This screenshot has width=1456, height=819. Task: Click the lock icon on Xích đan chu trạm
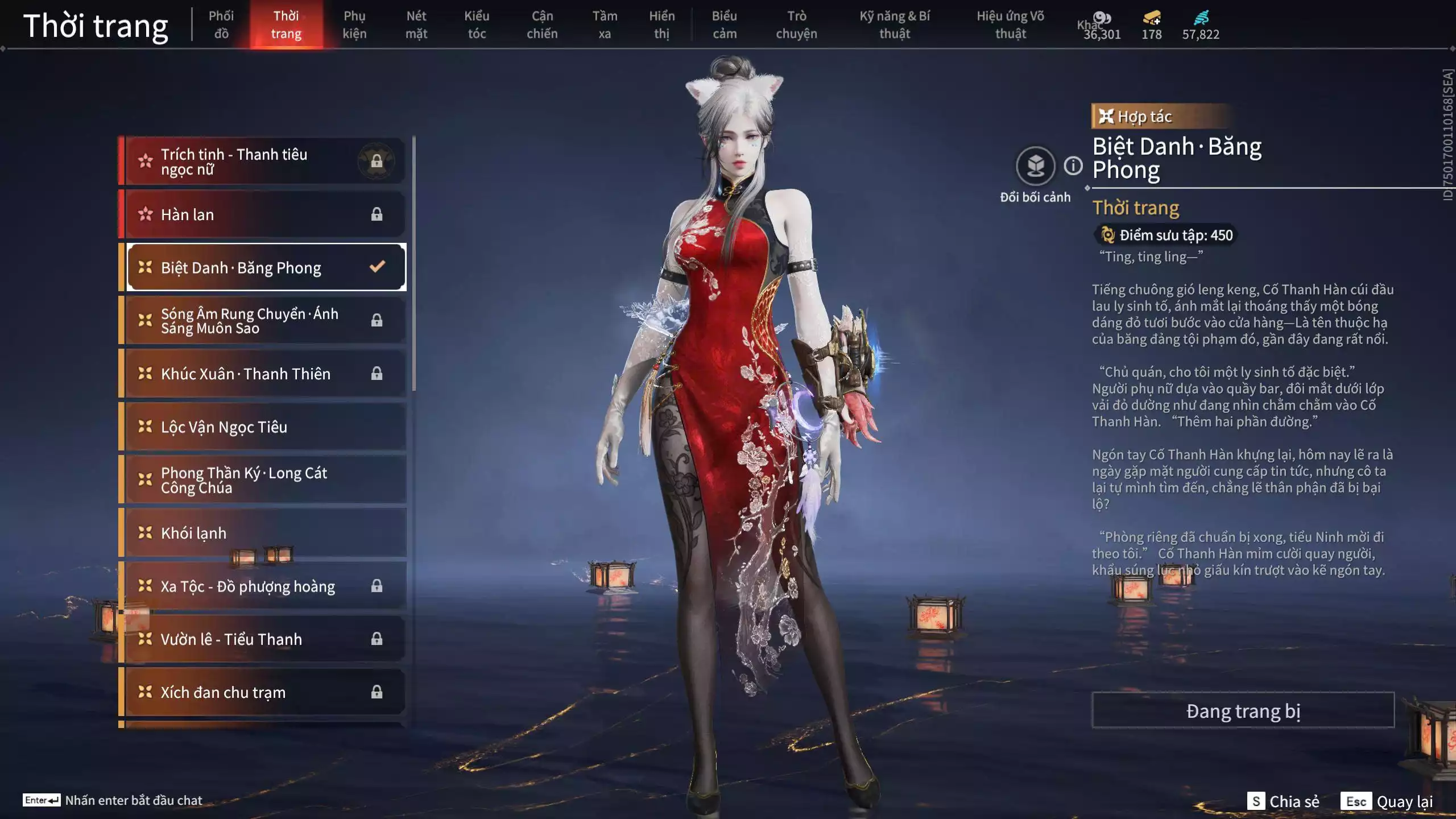[377, 692]
